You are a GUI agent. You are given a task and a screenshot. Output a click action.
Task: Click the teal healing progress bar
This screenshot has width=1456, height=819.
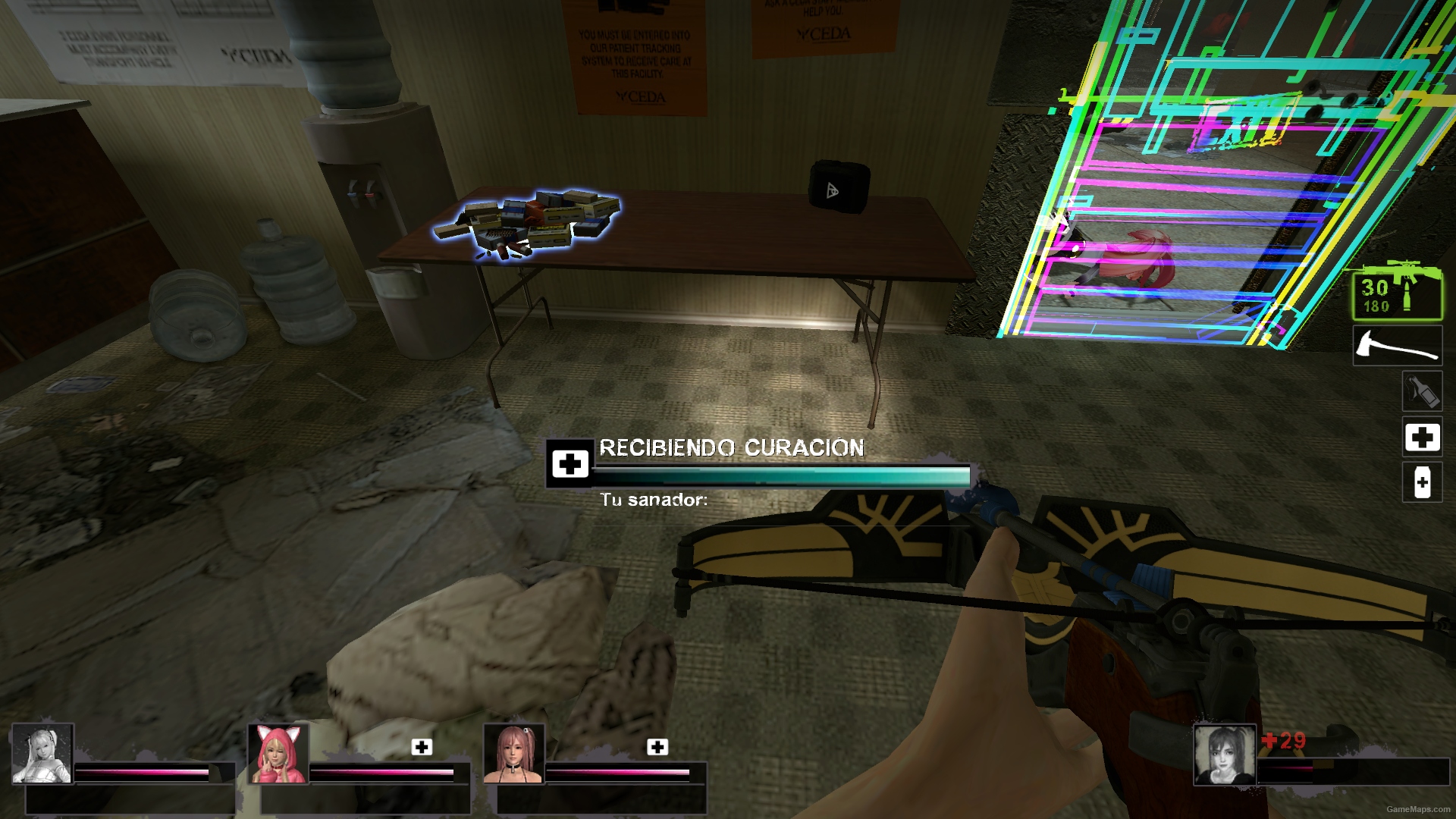click(x=780, y=473)
